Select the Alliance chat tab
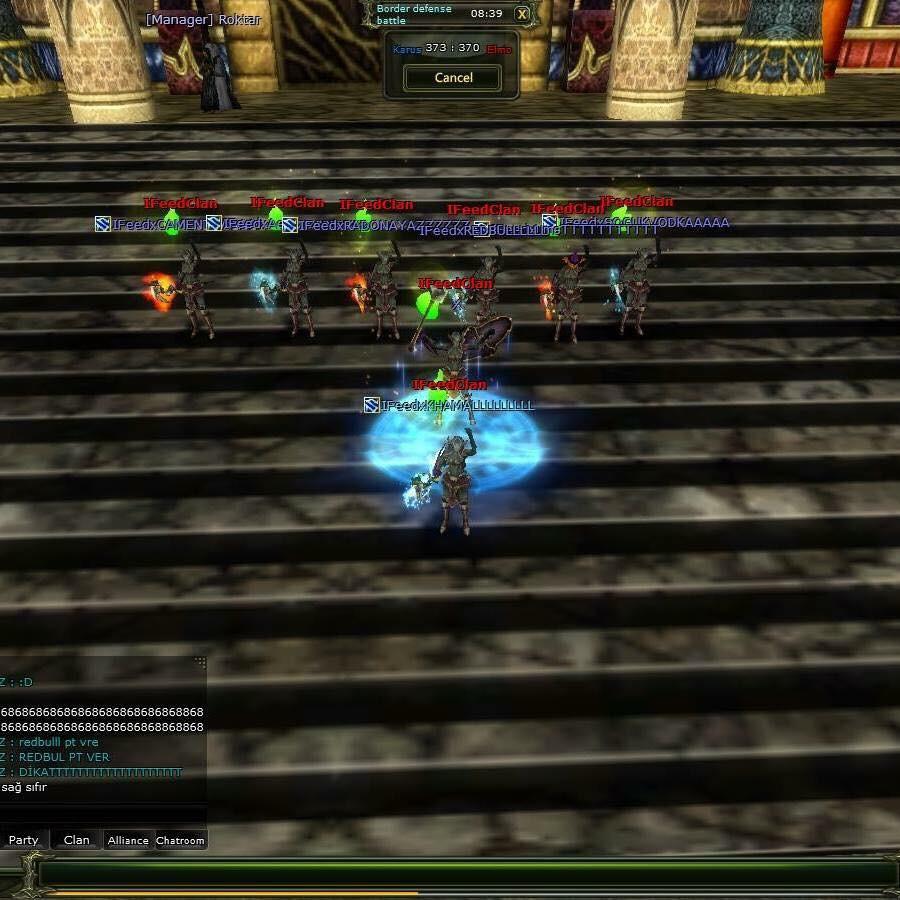Viewport: 900px width, 900px height. coord(128,840)
